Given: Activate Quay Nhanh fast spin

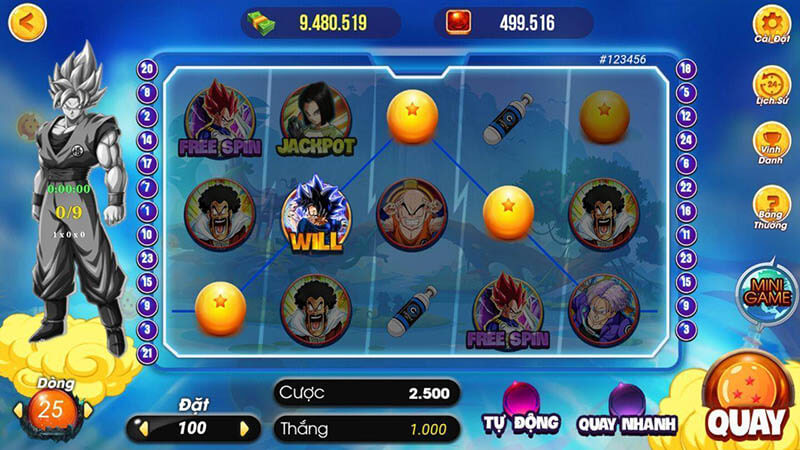Looking at the screenshot, I should [x=627, y=410].
